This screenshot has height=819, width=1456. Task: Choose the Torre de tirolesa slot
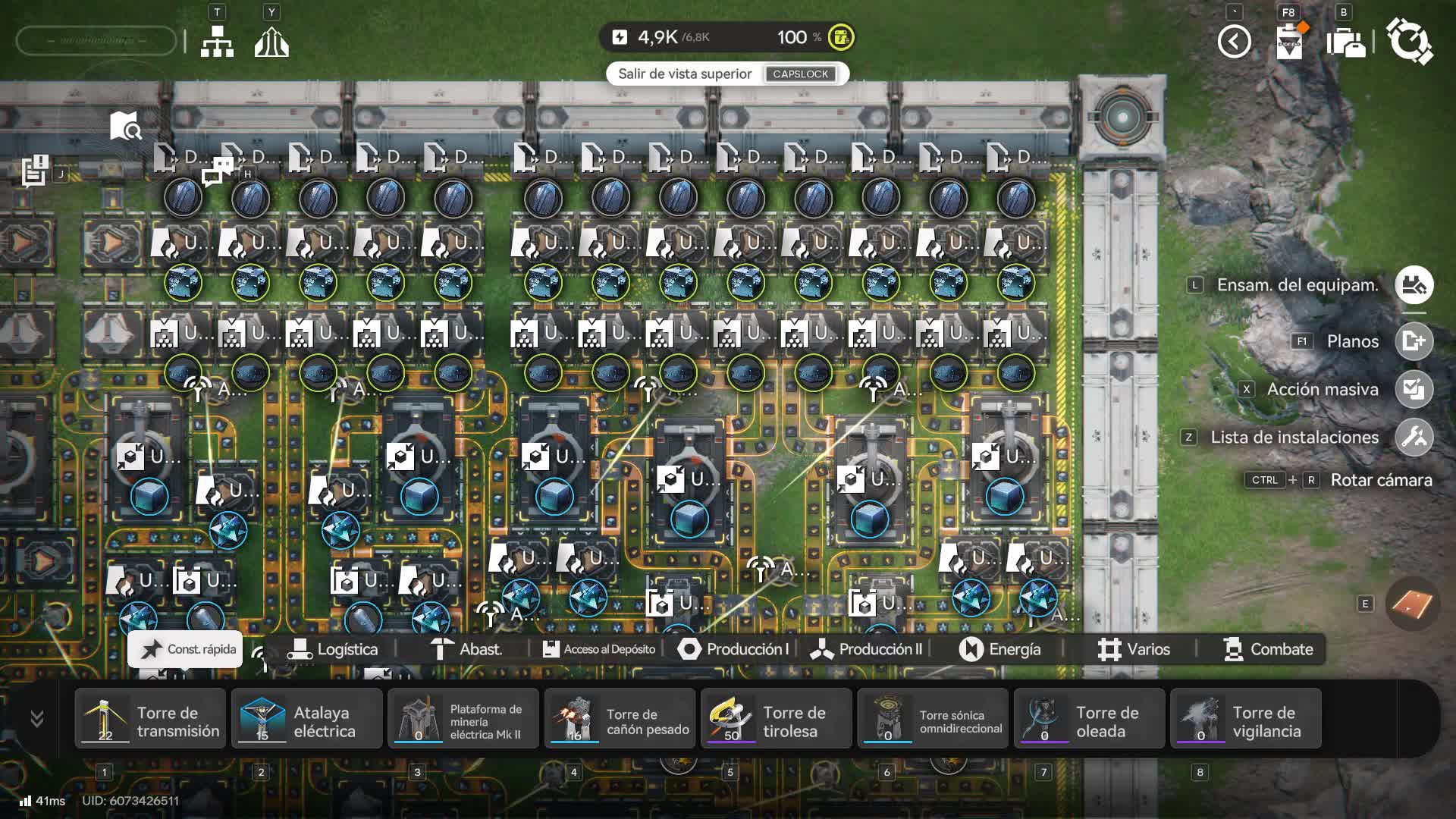click(777, 719)
